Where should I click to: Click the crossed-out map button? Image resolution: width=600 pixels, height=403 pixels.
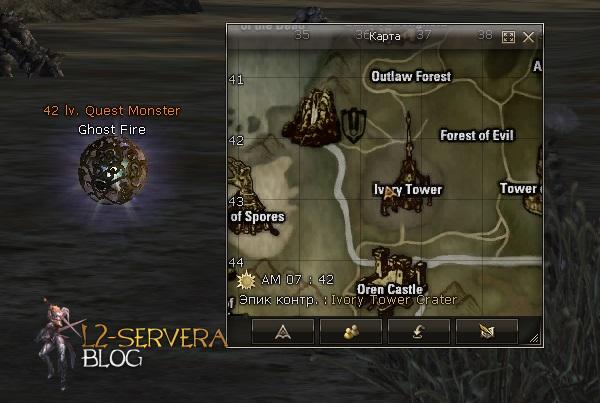(x=487, y=331)
